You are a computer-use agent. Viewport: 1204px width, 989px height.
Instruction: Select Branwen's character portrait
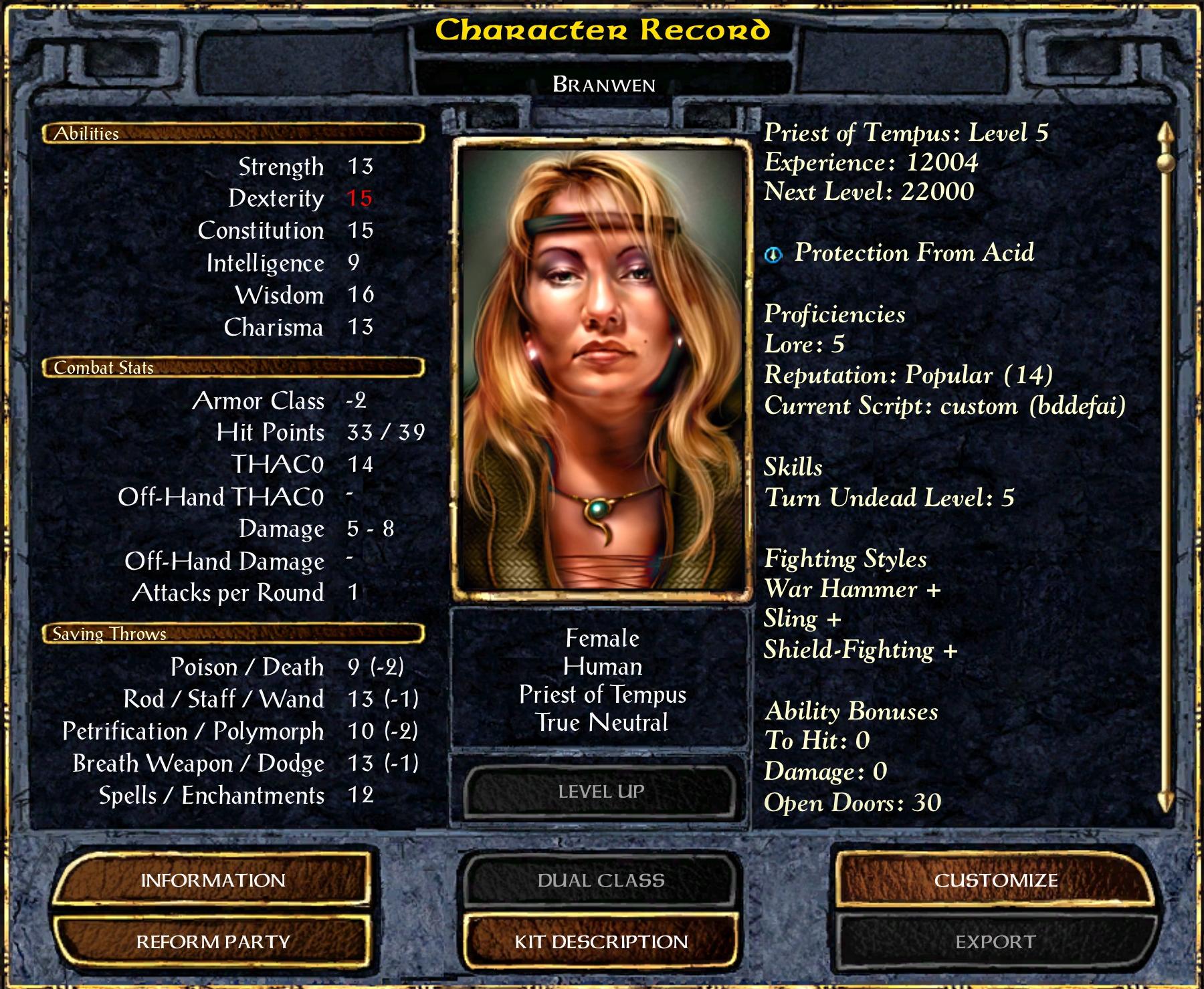coord(601,368)
